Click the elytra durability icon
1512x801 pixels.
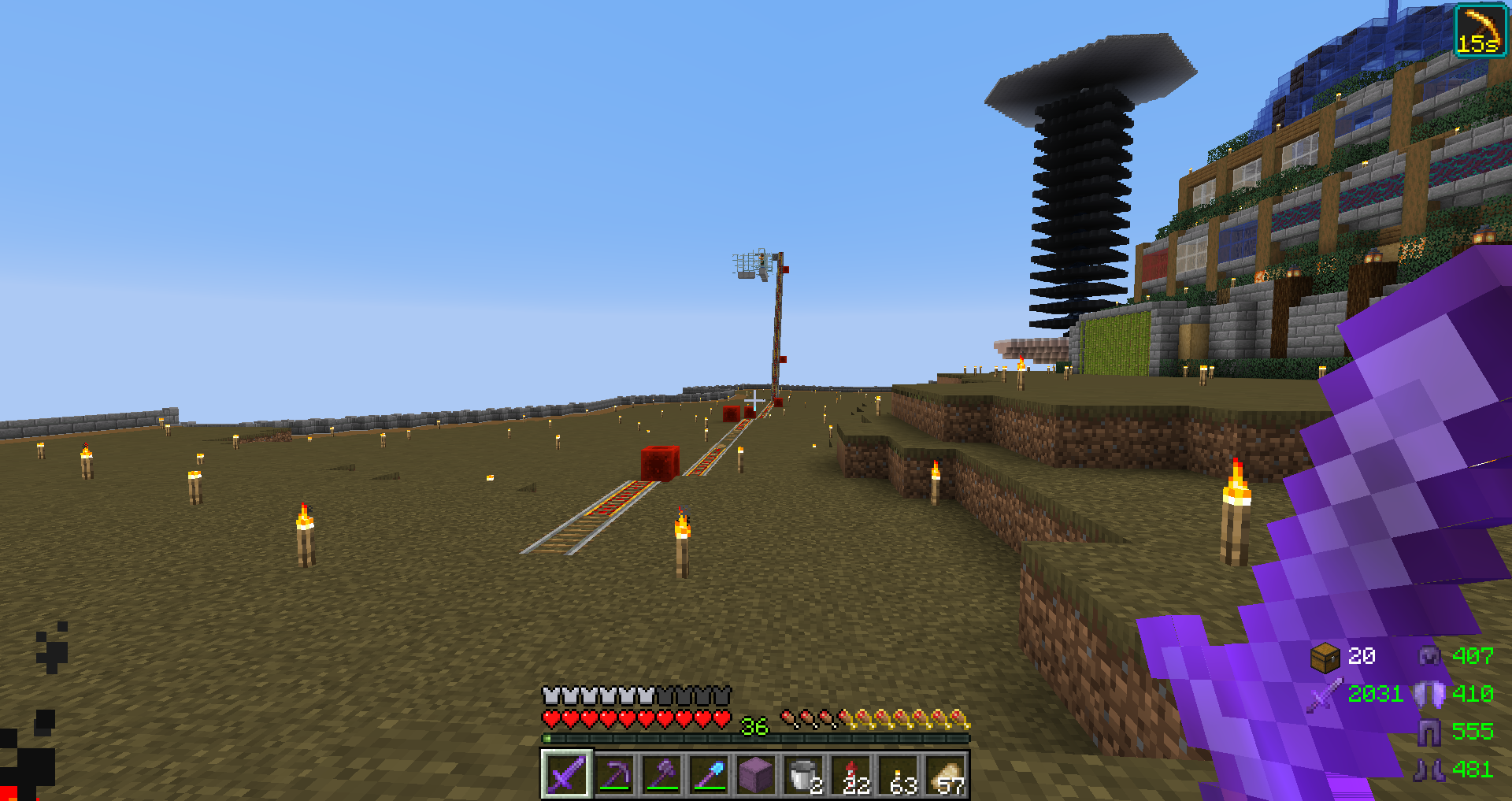click(1429, 694)
